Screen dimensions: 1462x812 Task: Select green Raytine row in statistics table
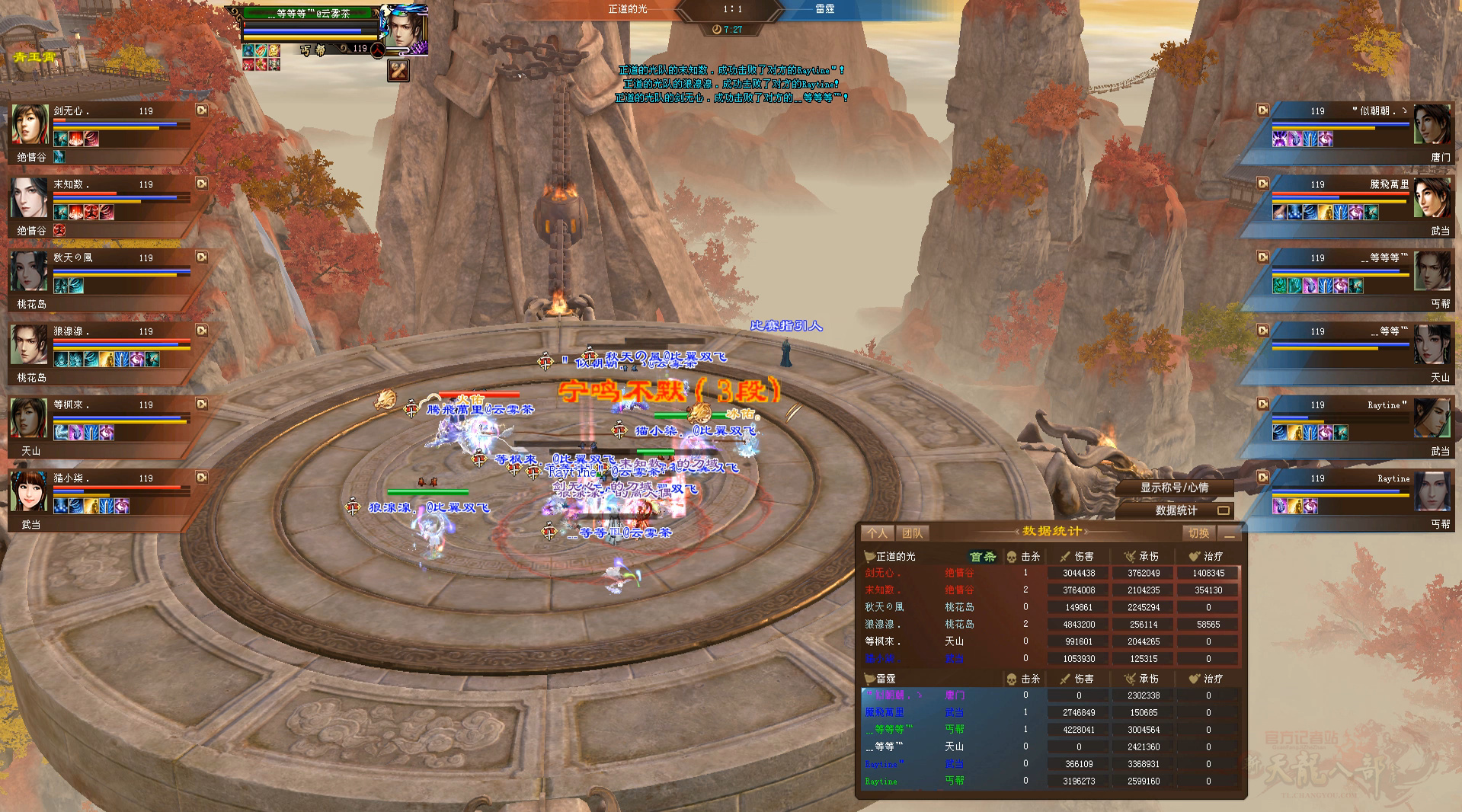(x=1050, y=781)
